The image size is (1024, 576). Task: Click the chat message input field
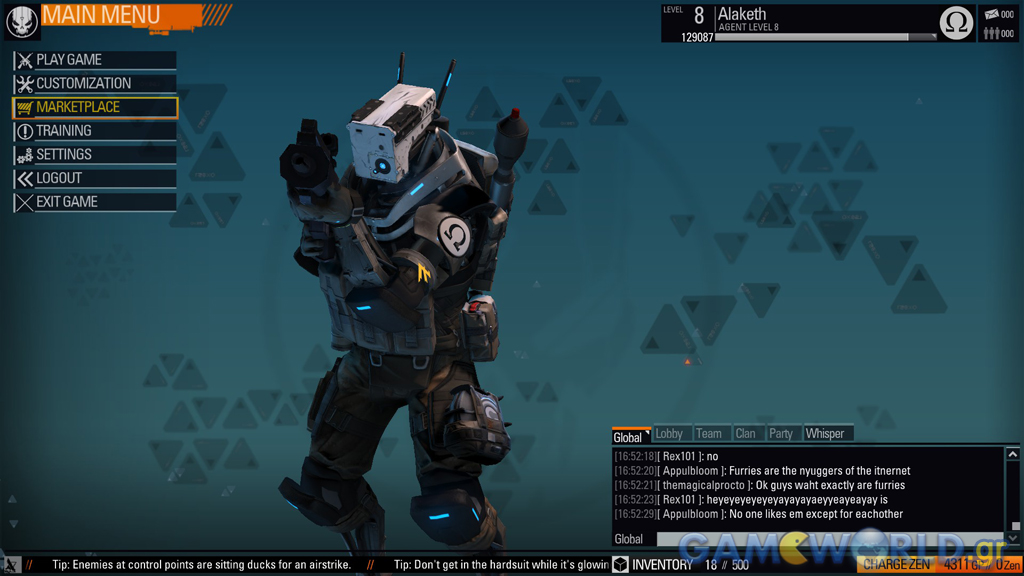830,539
